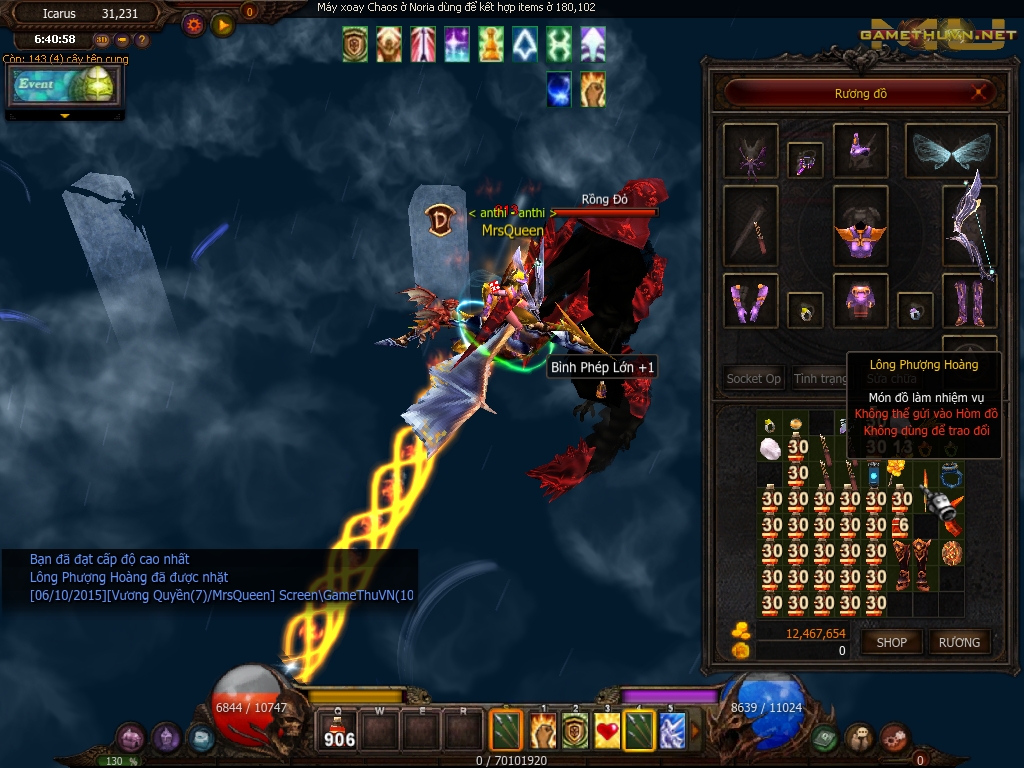Screen dimensions: 1024x768
Task: Click the RƯƠNG button
Action: (x=959, y=642)
